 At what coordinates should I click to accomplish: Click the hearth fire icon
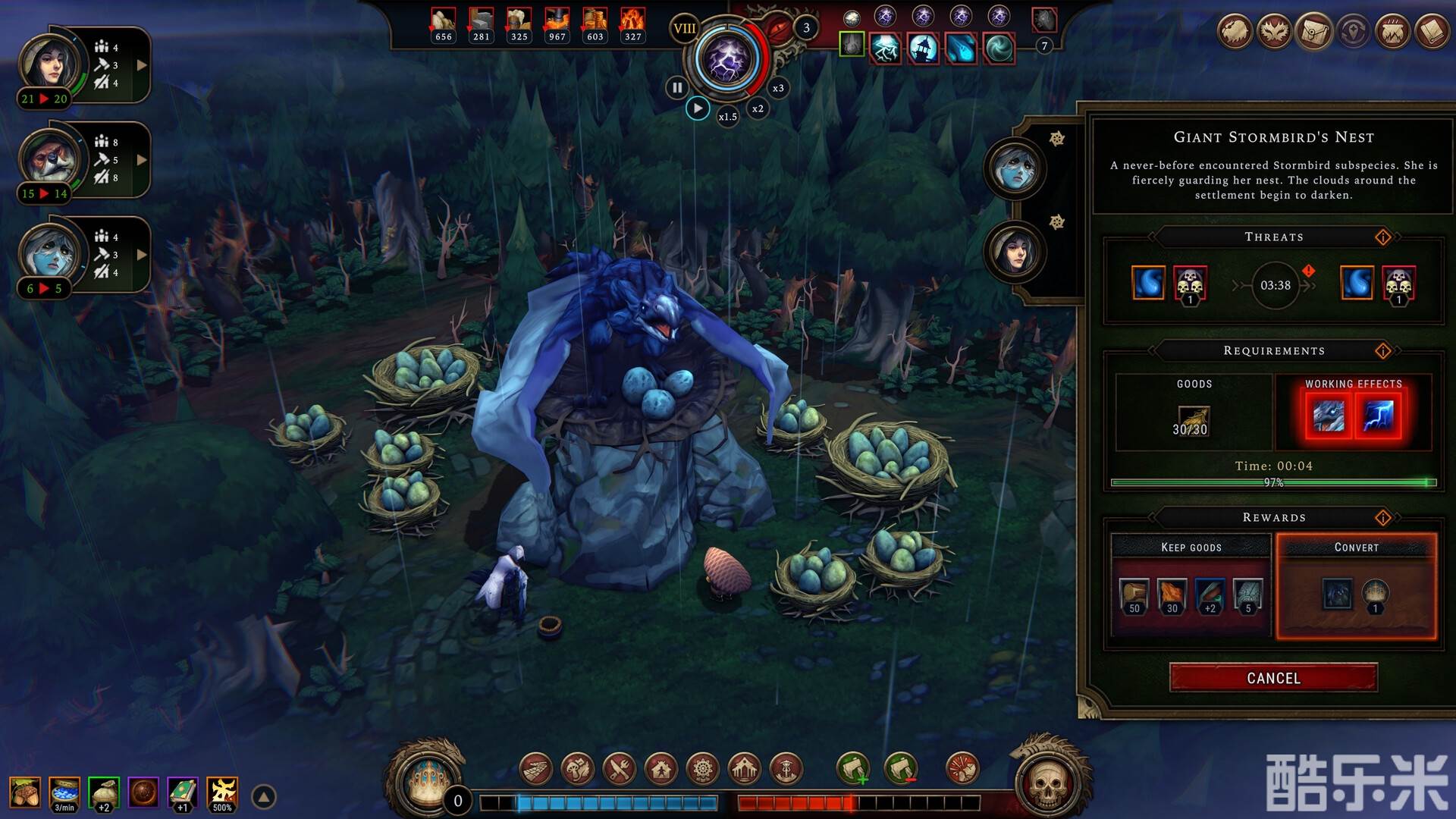(x=428, y=781)
